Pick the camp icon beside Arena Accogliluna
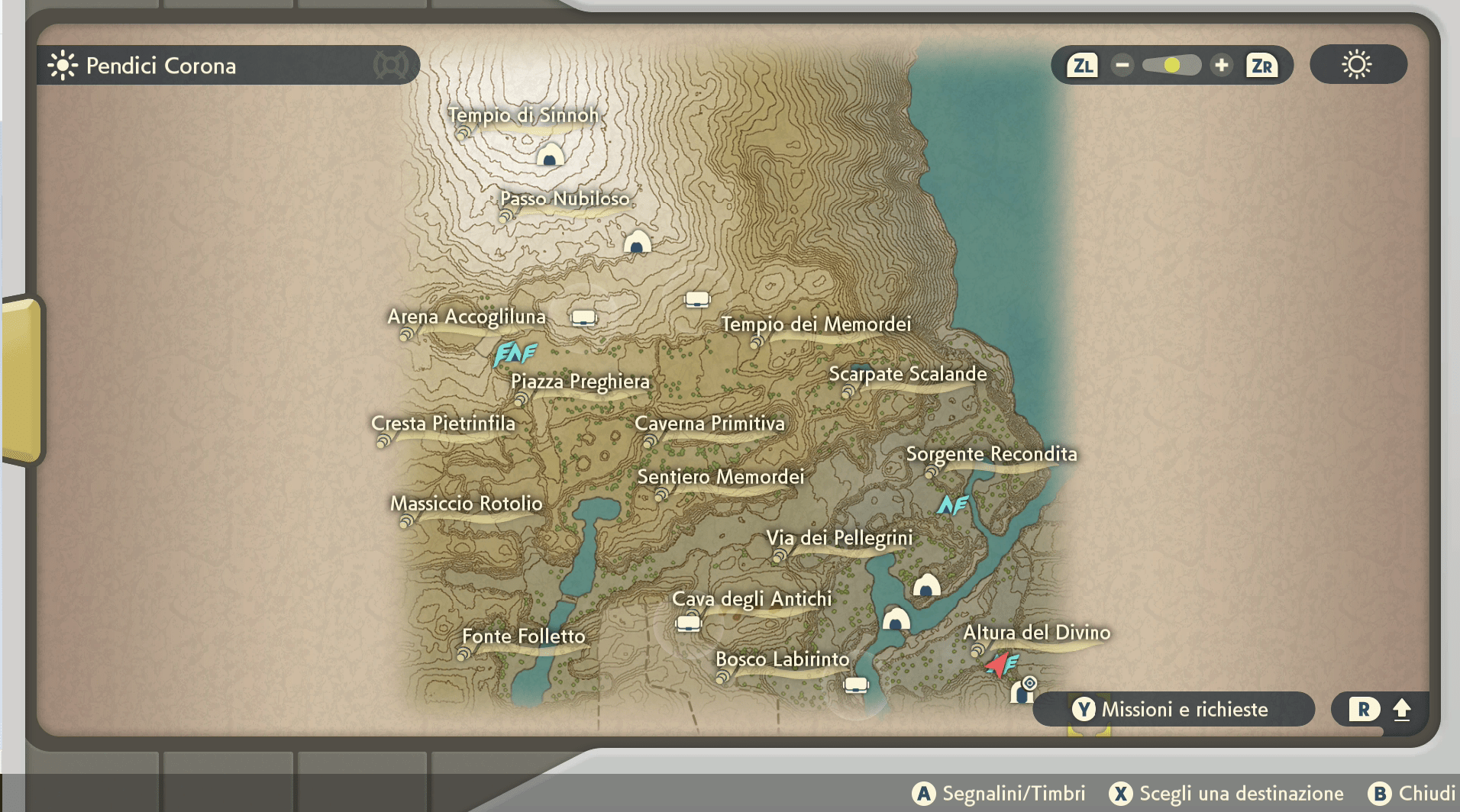Screen dimensions: 1460x812 pos(583,317)
